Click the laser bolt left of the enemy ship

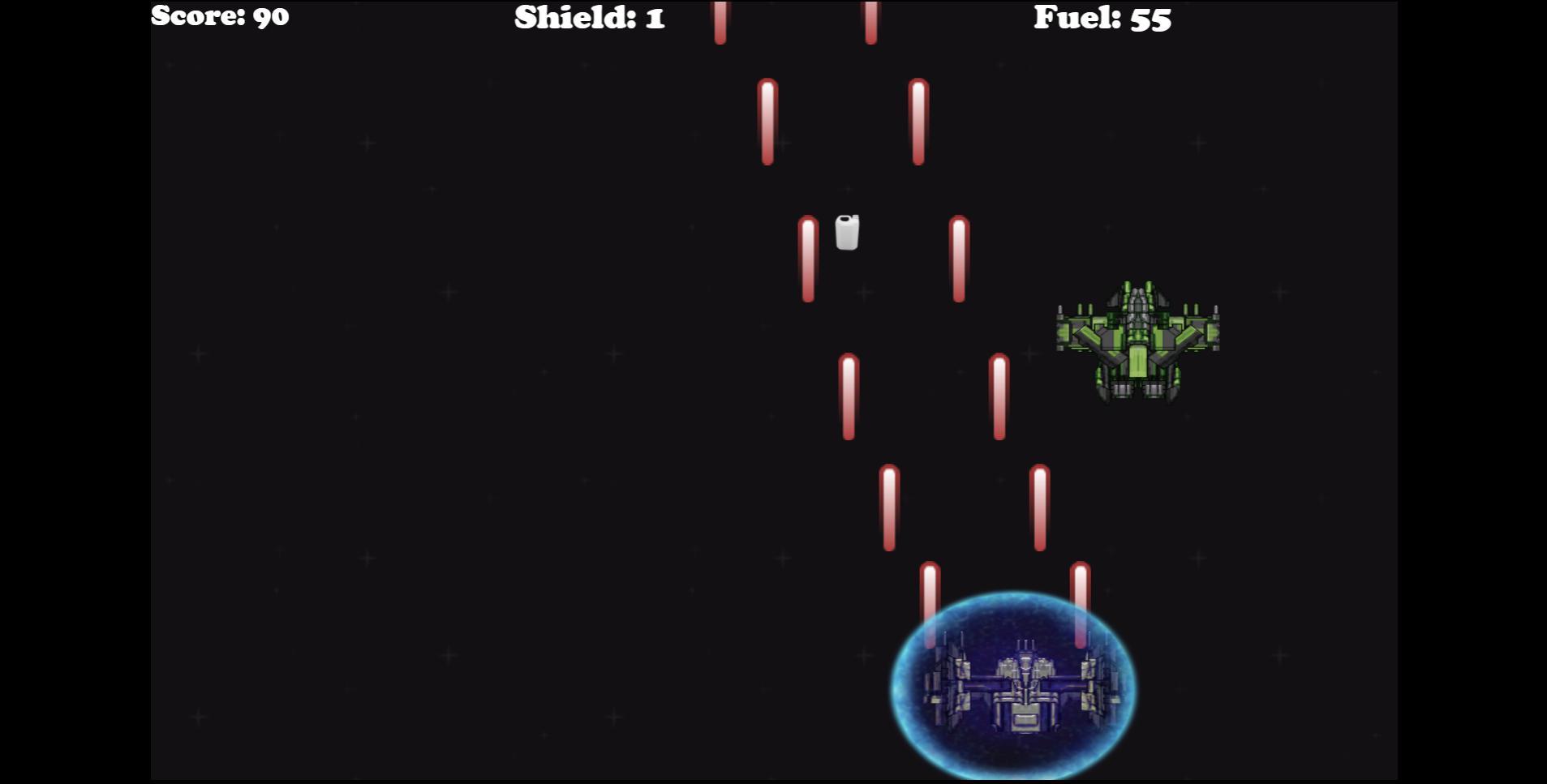(998, 397)
